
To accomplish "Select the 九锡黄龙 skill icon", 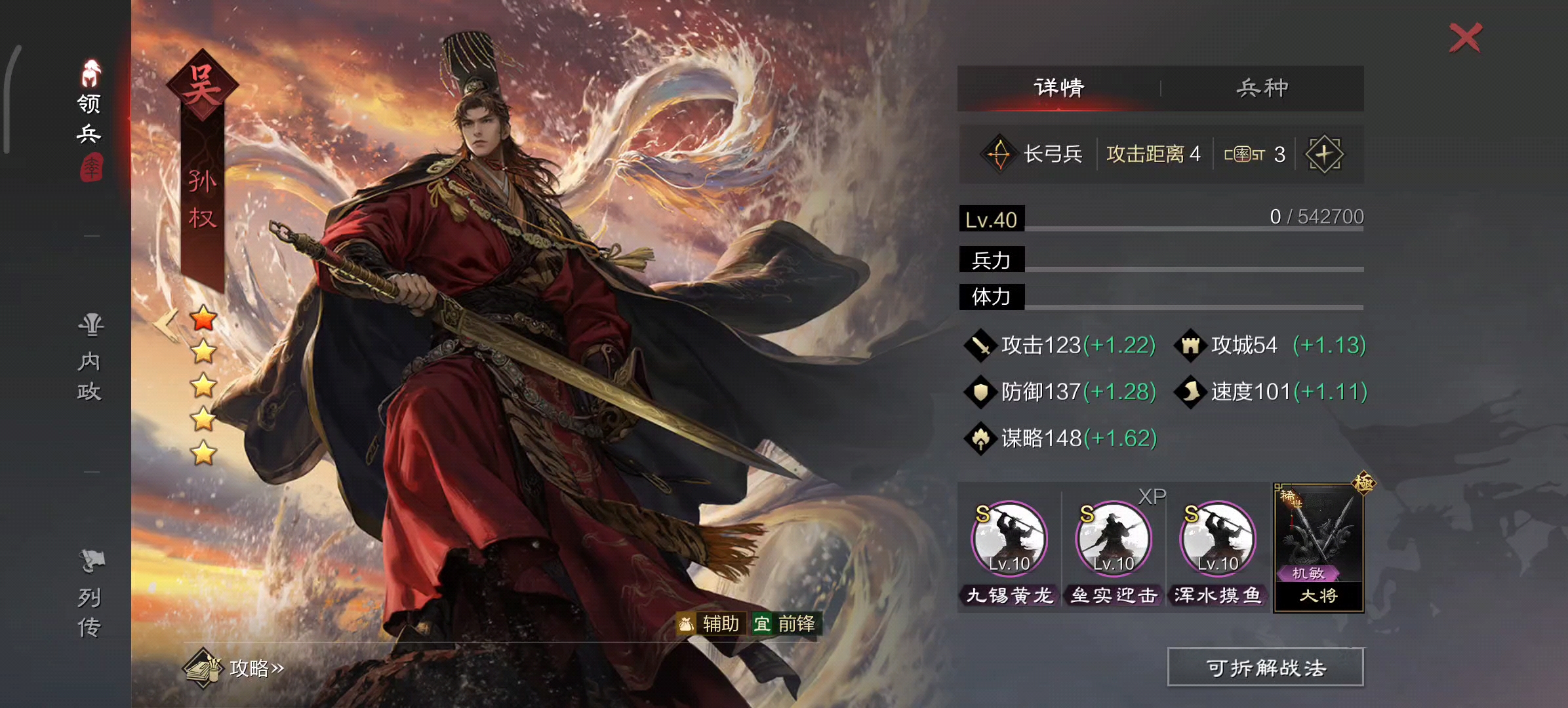I will (x=1009, y=539).
